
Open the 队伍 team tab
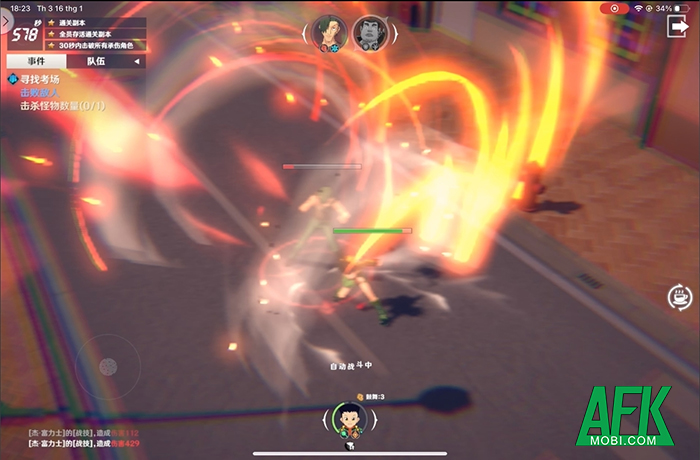[96, 61]
